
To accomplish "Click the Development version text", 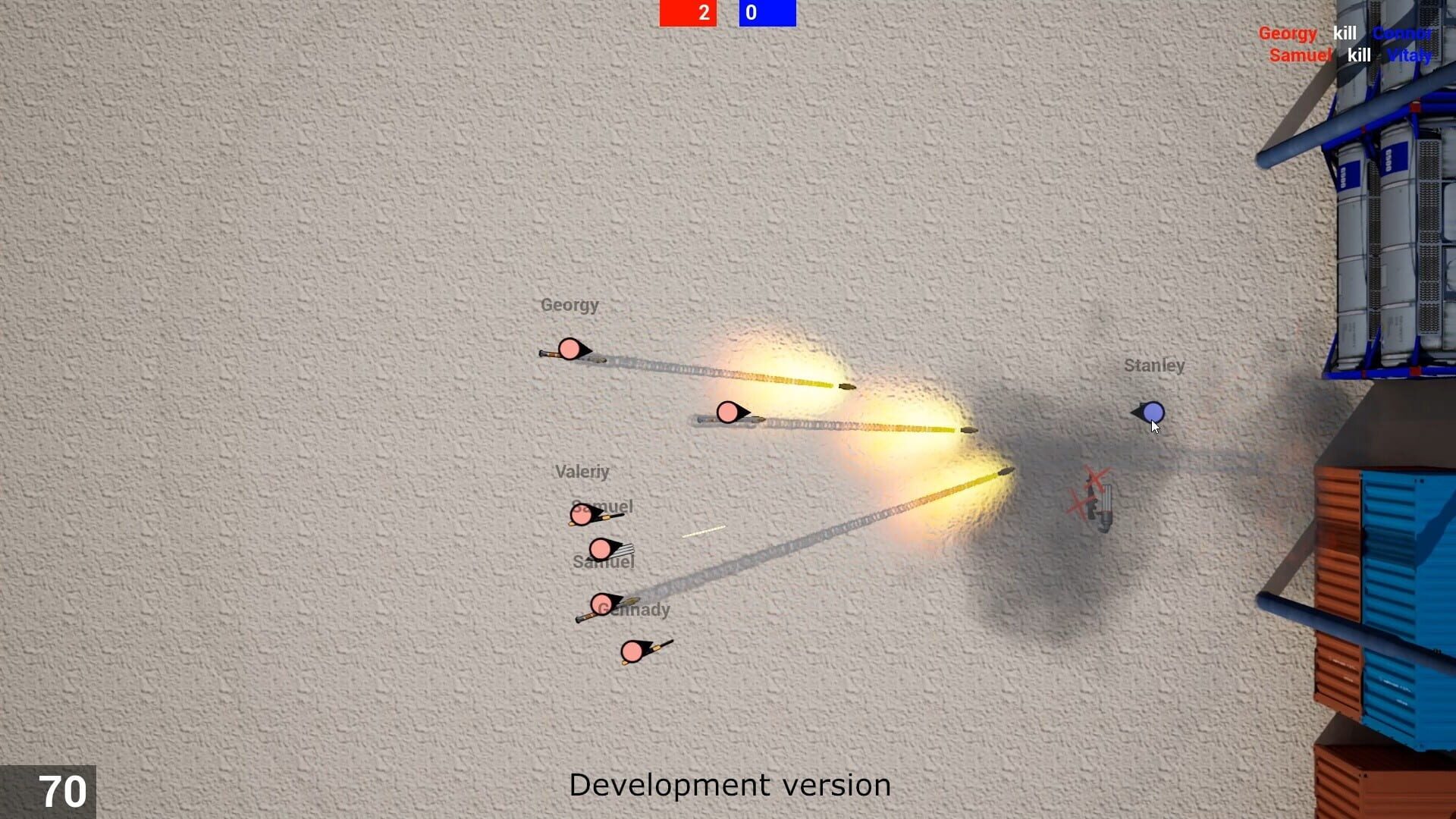I will 730,786.
